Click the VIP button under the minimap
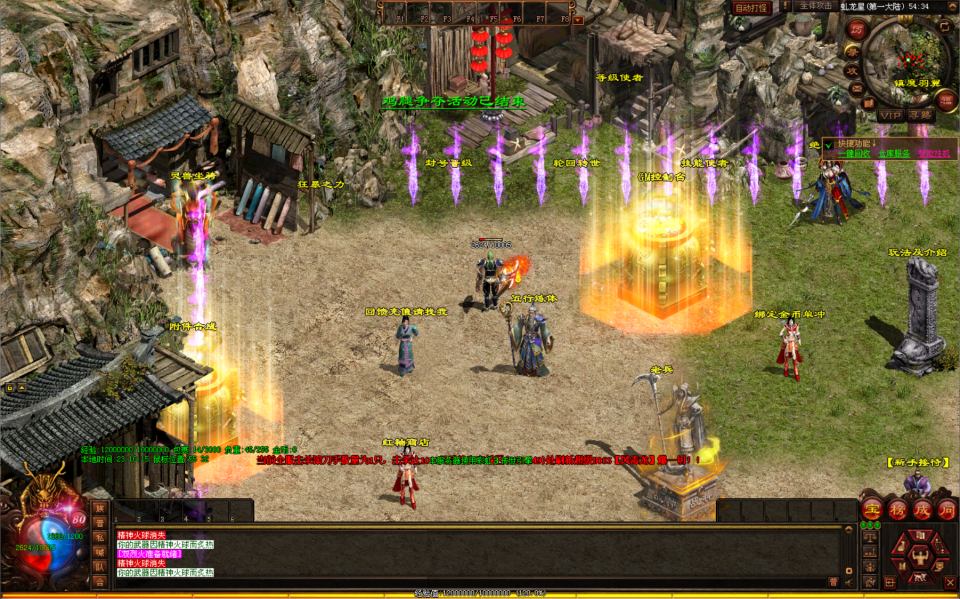960x599 pixels. click(x=890, y=115)
